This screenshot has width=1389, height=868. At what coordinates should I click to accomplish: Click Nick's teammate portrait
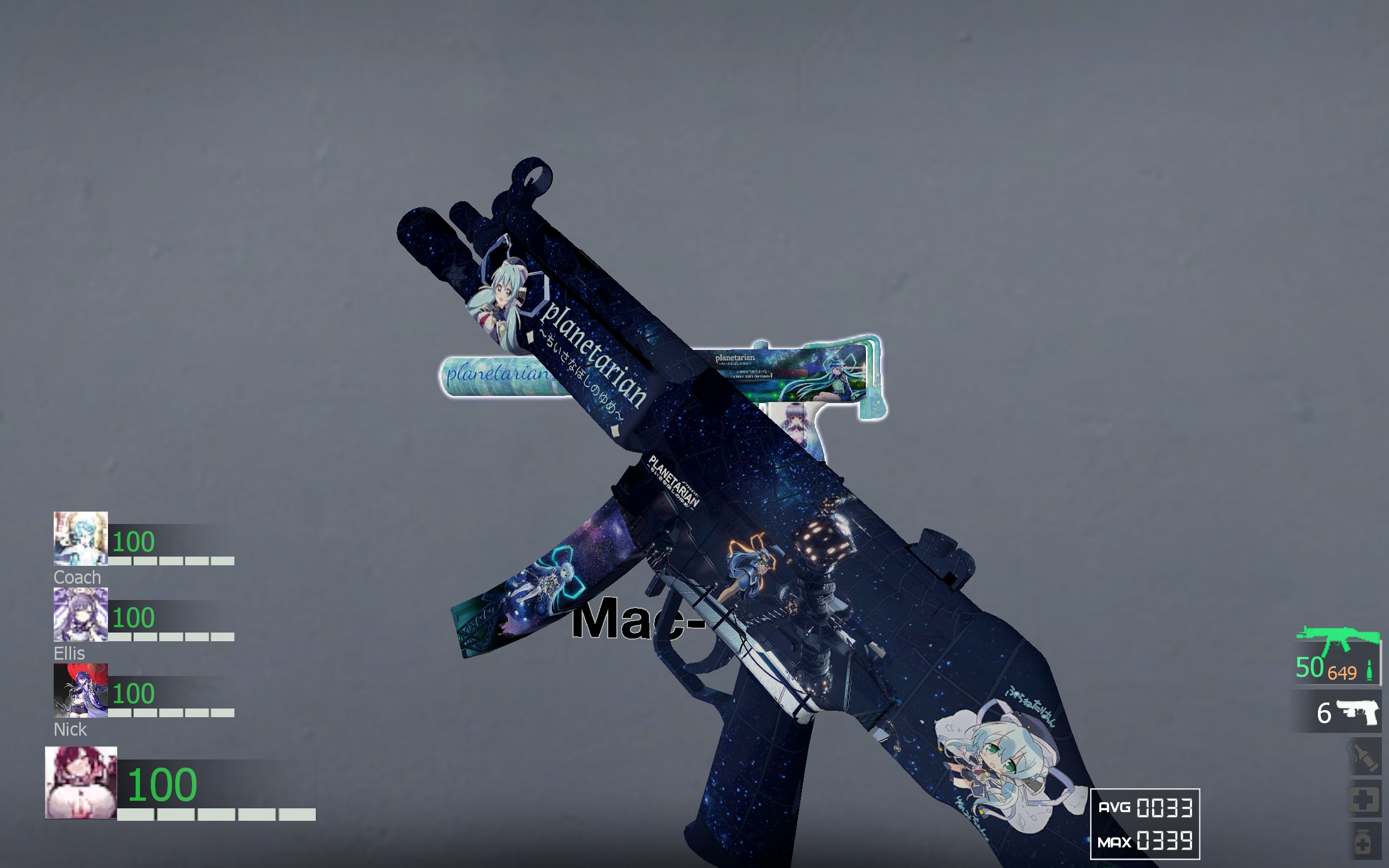click(80, 691)
